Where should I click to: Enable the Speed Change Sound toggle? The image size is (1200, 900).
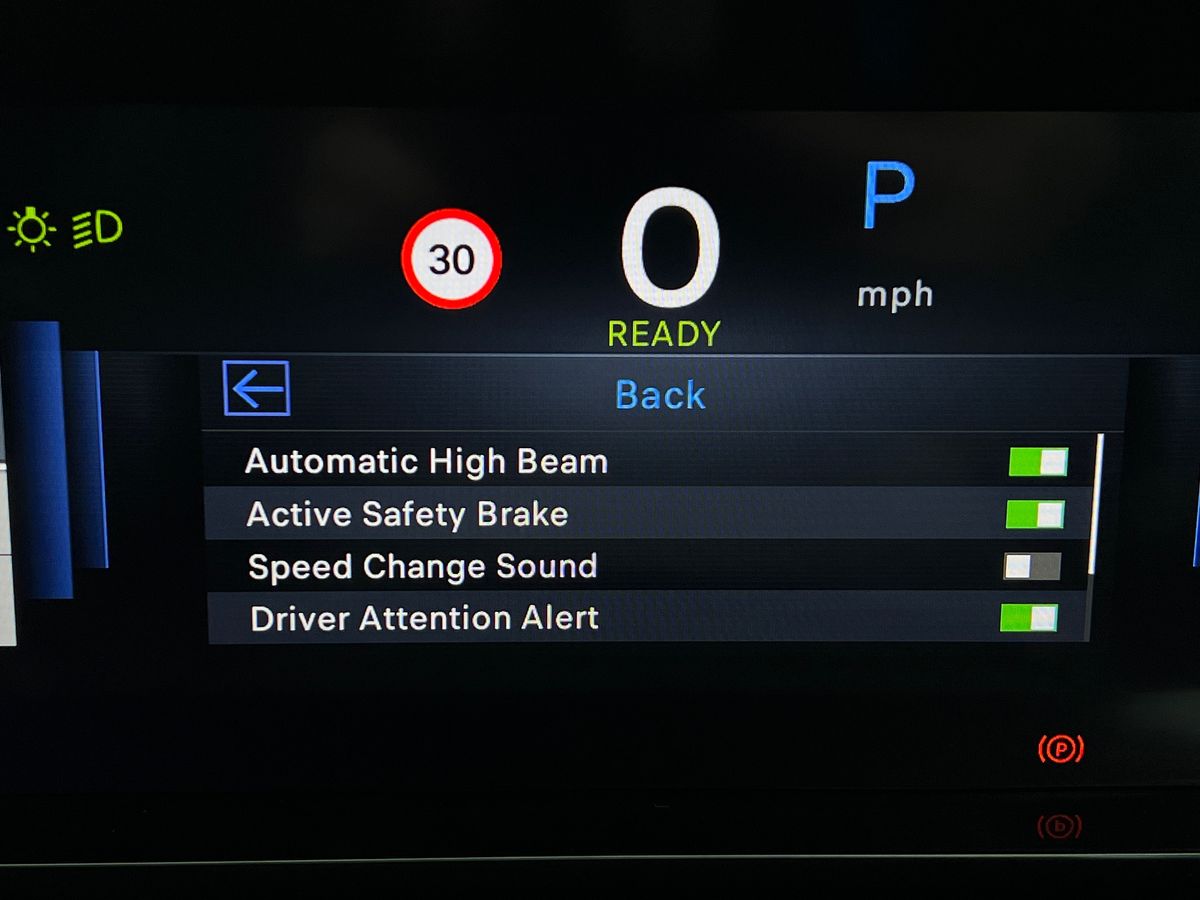[x=1032, y=567]
